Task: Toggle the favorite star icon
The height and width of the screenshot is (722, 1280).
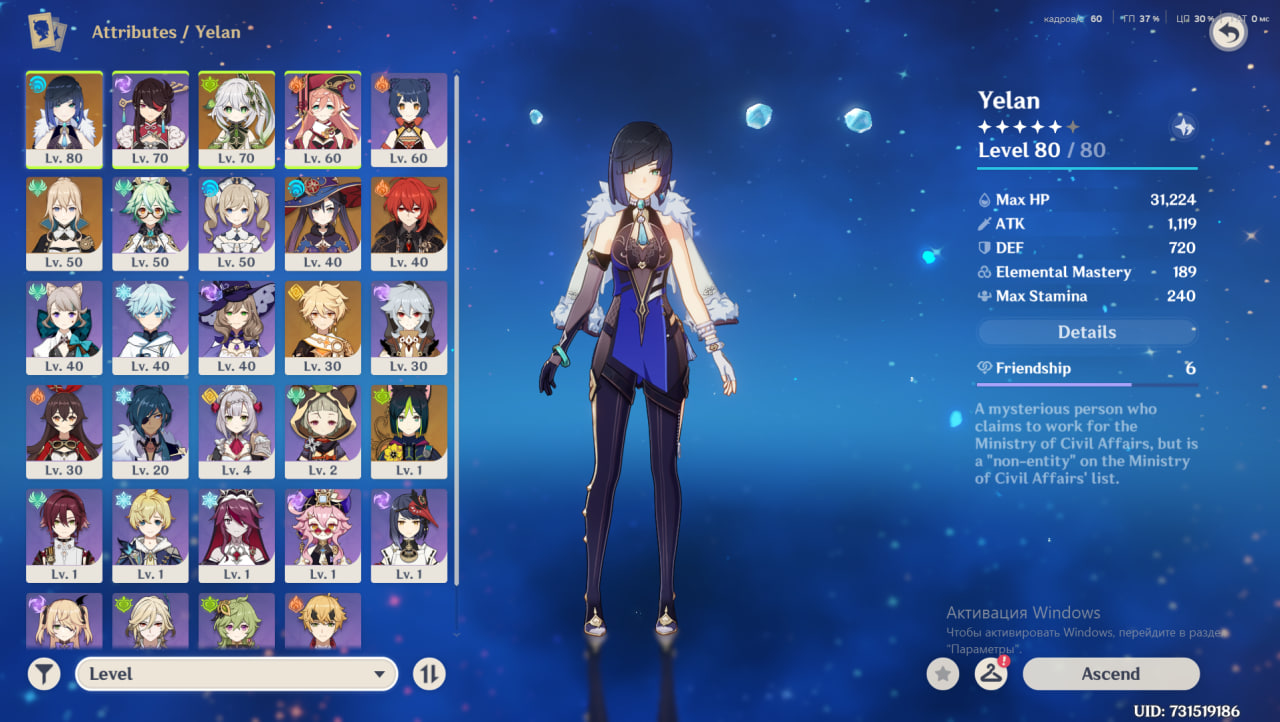Action: pos(942,674)
